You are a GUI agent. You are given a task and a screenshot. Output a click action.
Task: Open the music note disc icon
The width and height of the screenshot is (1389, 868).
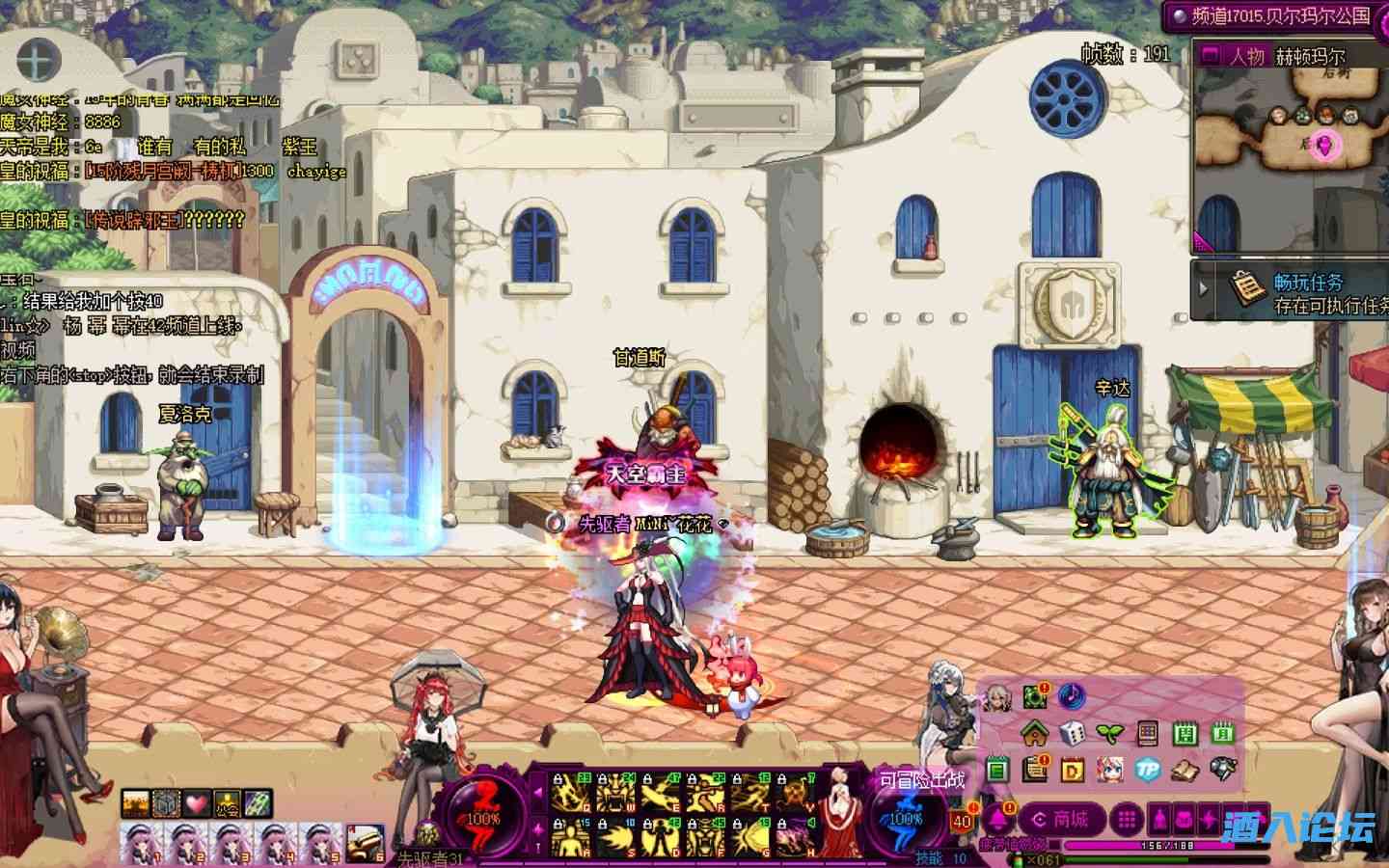(1072, 695)
